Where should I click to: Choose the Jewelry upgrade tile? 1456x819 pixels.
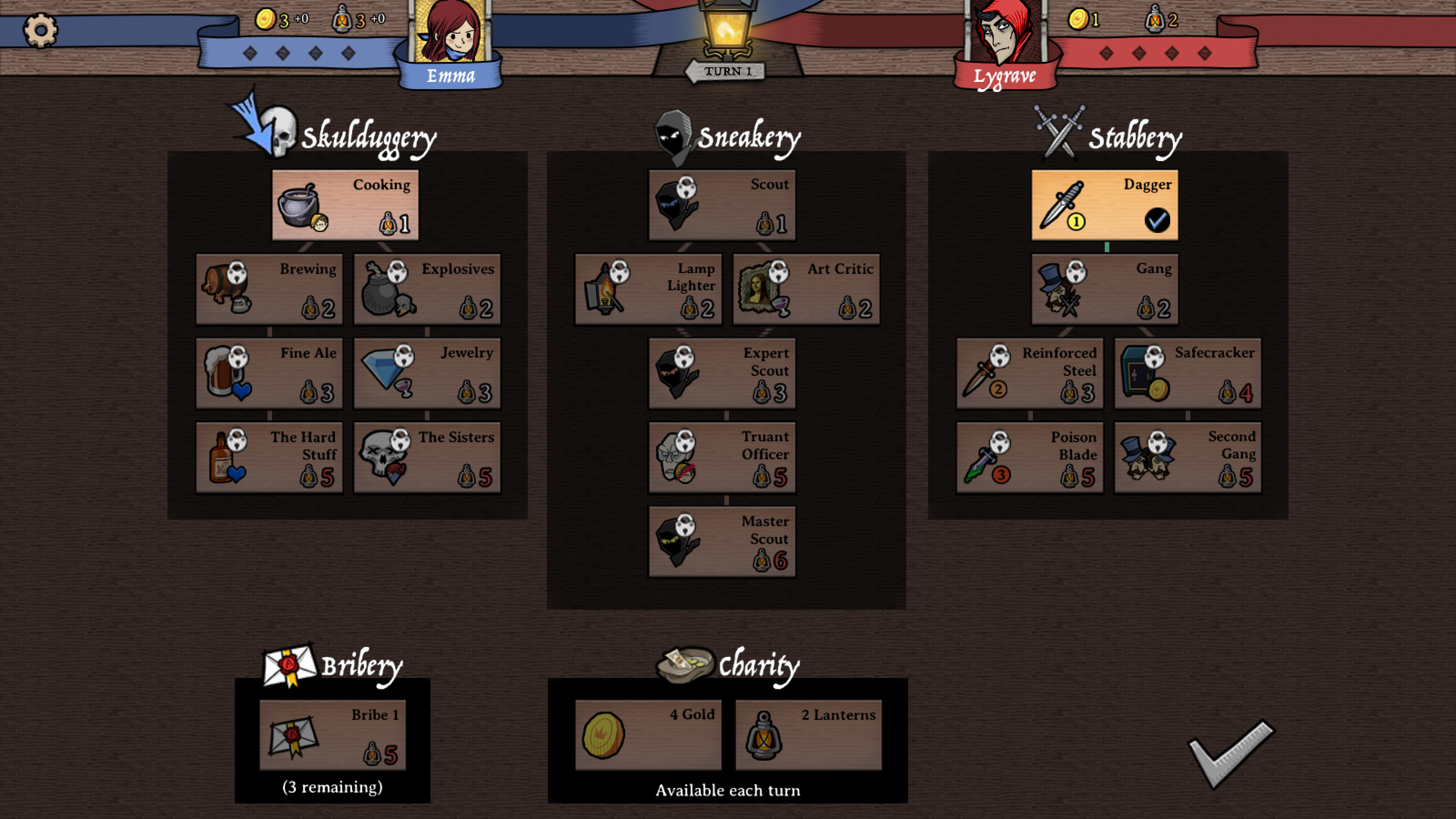click(427, 373)
